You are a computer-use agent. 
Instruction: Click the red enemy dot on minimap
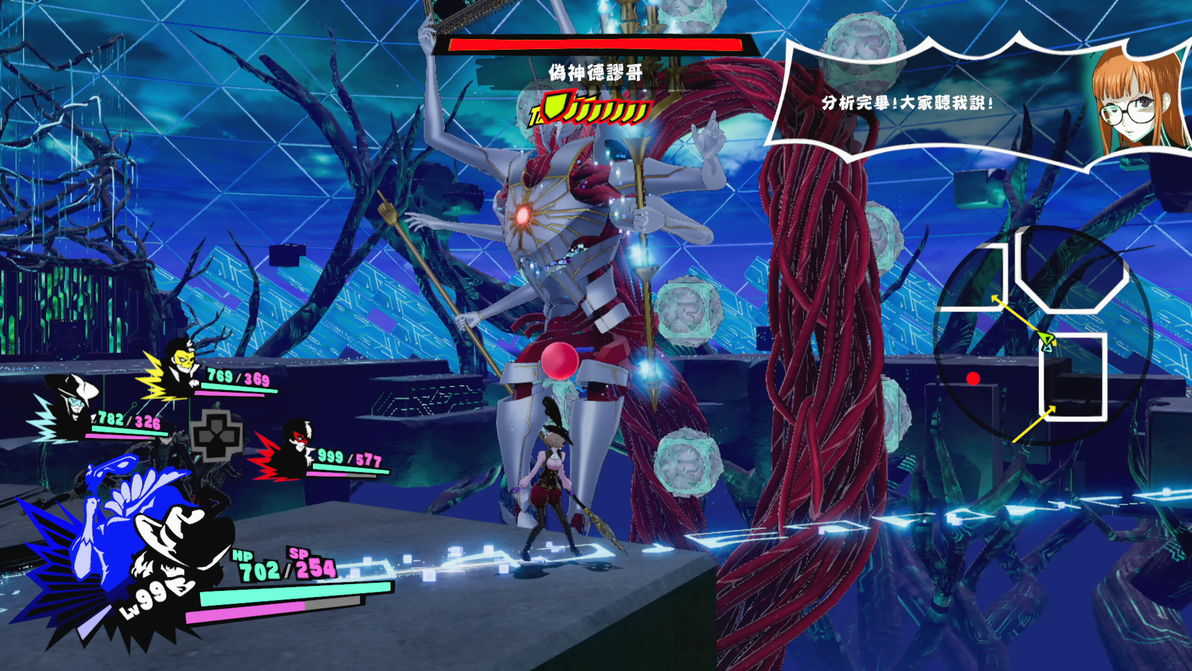pyautogui.click(x=973, y=379)
